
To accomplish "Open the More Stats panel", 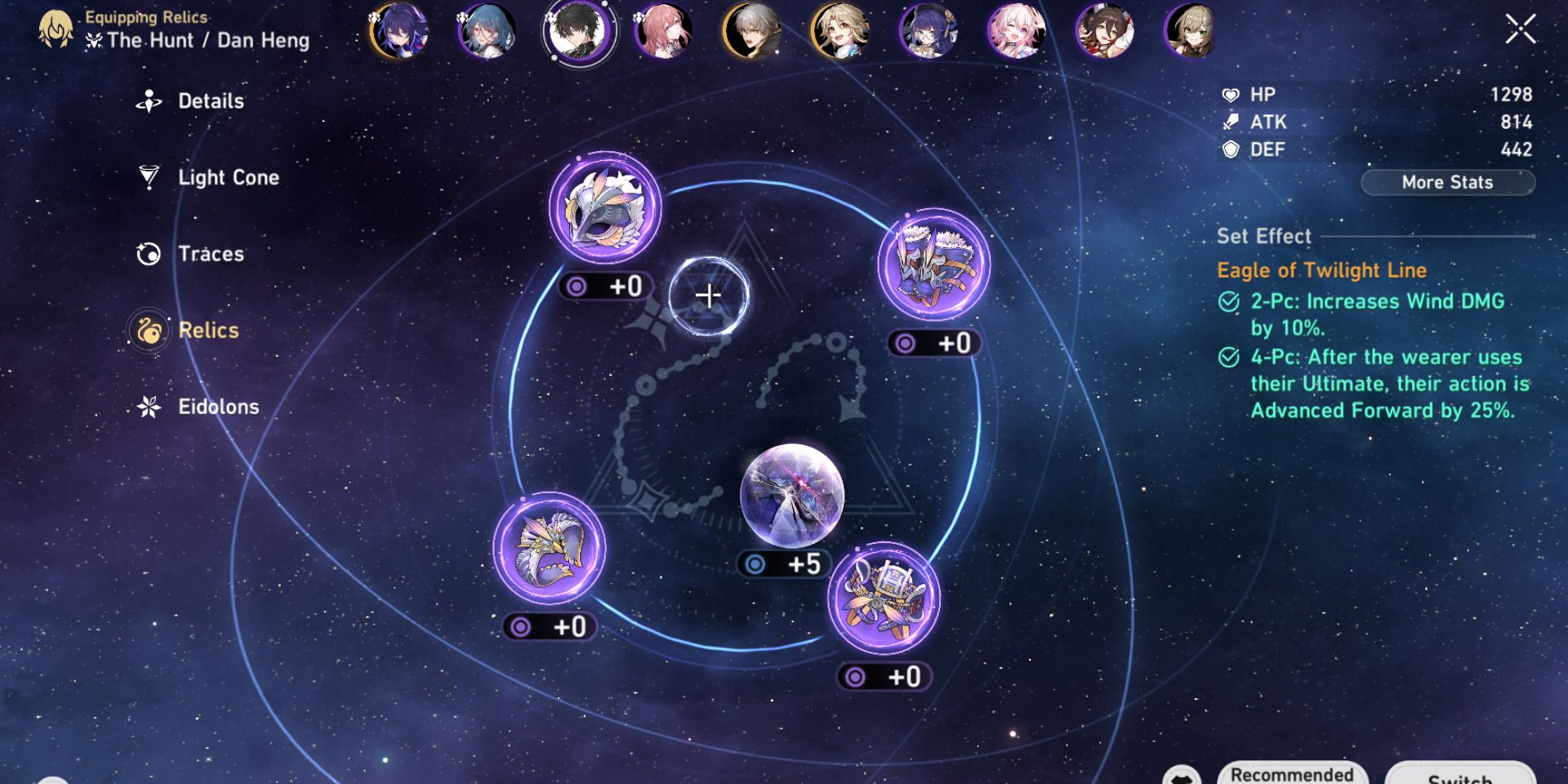I will 1447,182.
